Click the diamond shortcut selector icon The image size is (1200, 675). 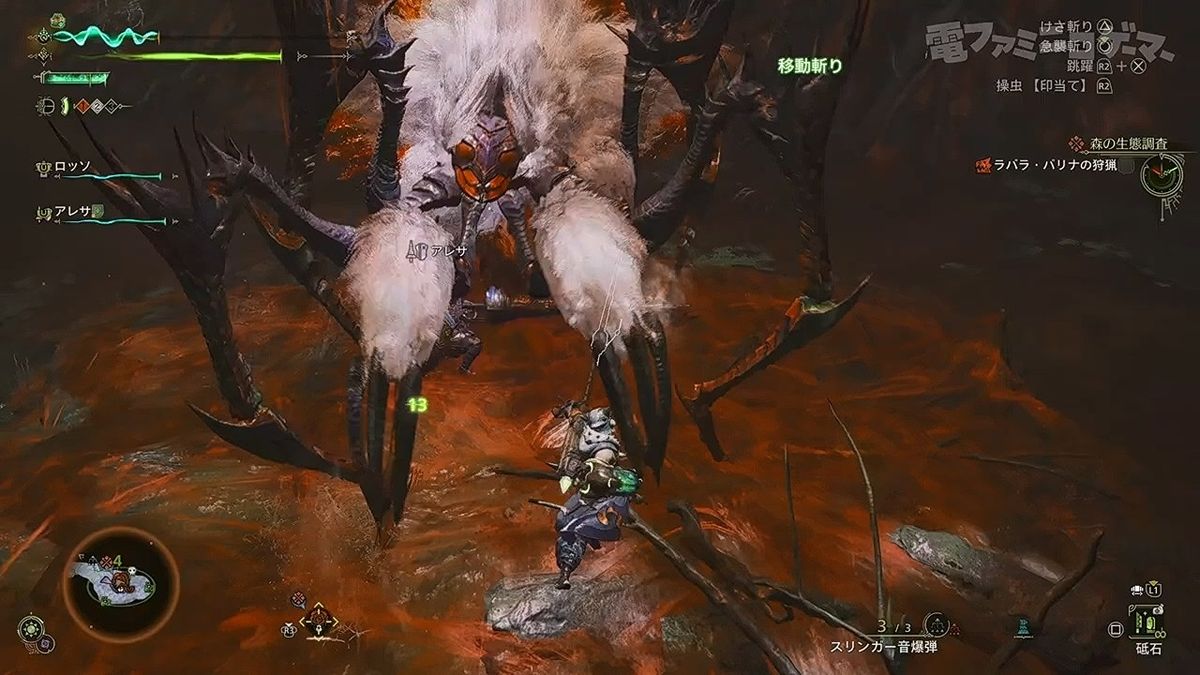pos(319,621)
